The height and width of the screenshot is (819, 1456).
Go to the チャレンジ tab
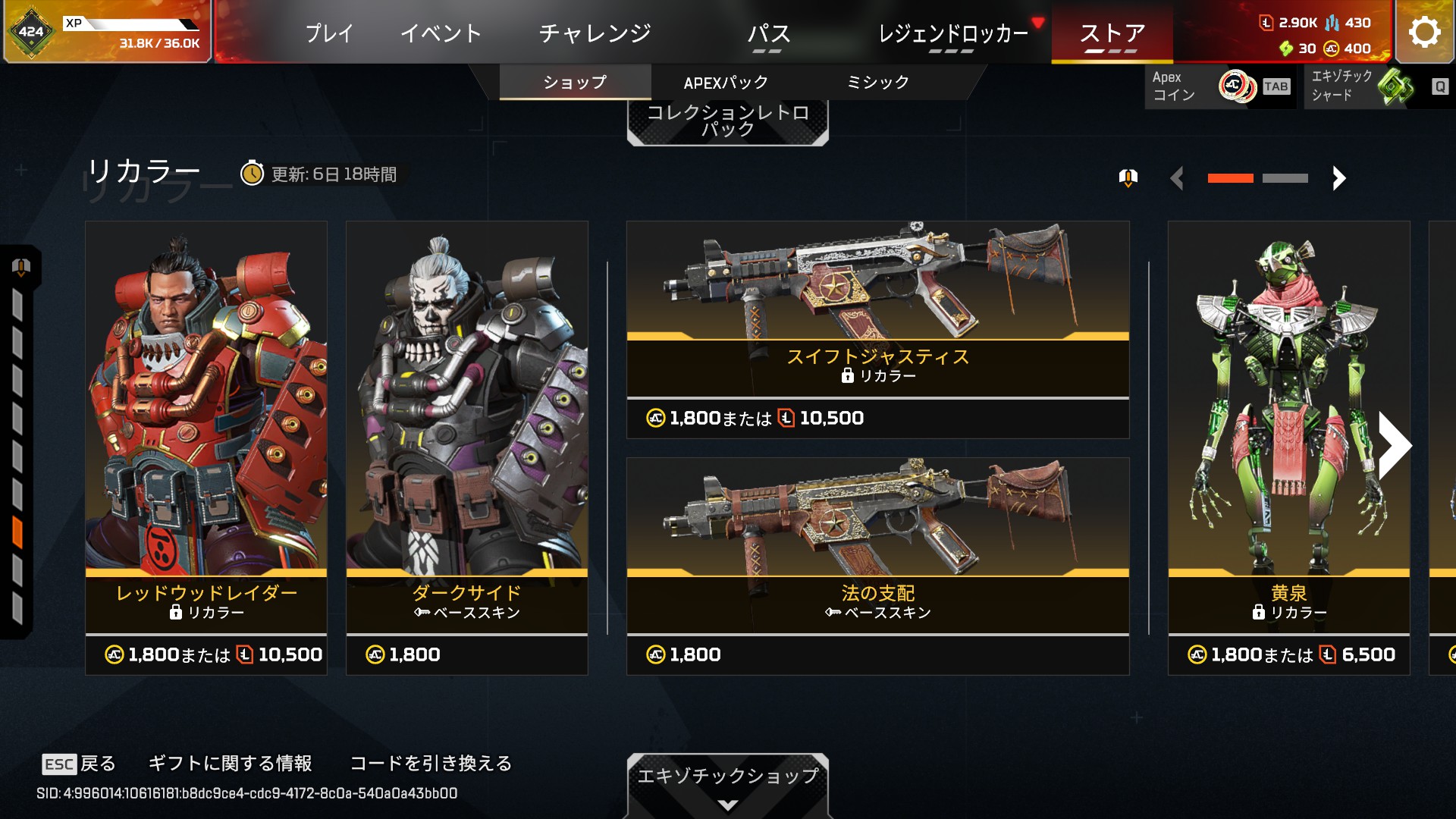coord(595,33)
